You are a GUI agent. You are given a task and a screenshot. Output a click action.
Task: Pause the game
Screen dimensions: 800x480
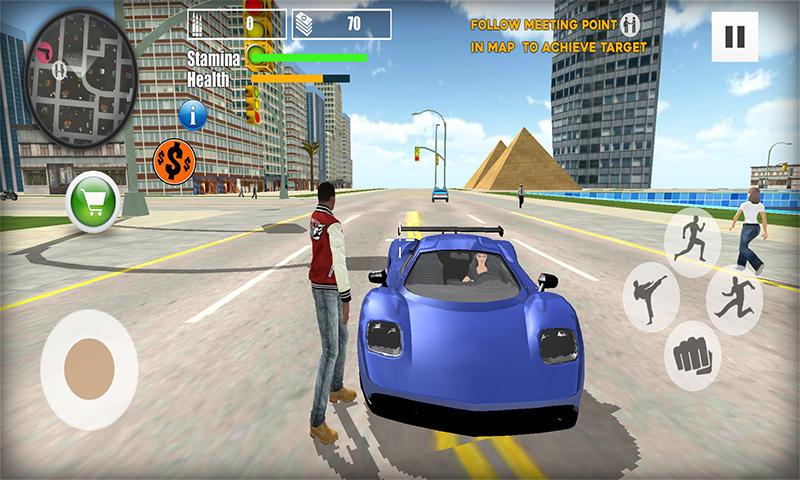coord(735,38)
